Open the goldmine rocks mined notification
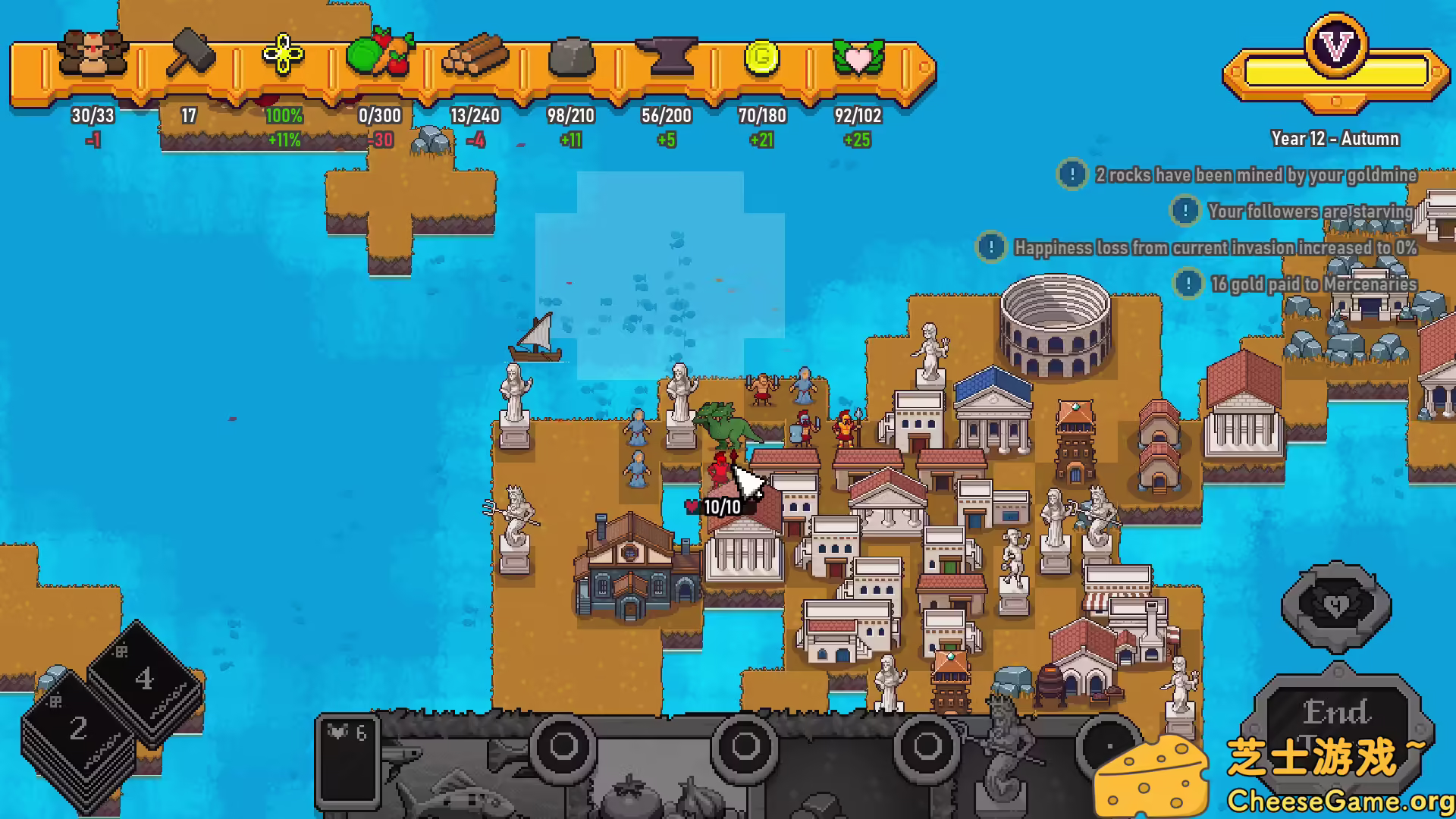This screenshot has width=1456, height=819. click(1255, 175)
